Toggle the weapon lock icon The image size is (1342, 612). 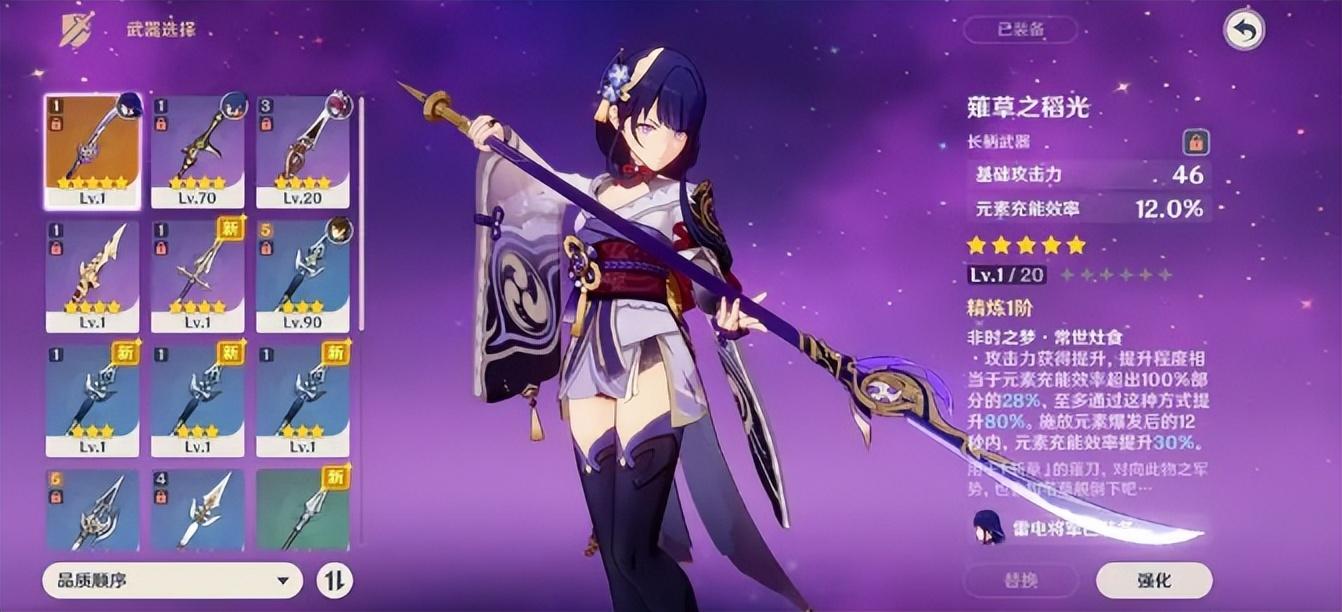pyautogui.click(x=1194, y=142)
